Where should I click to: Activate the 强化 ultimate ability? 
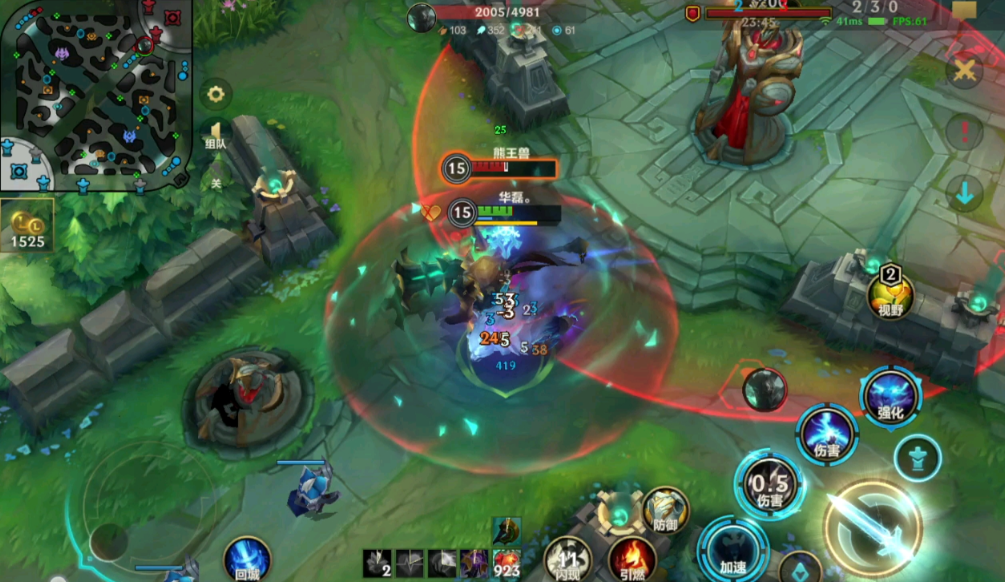[x=890, y=395]
